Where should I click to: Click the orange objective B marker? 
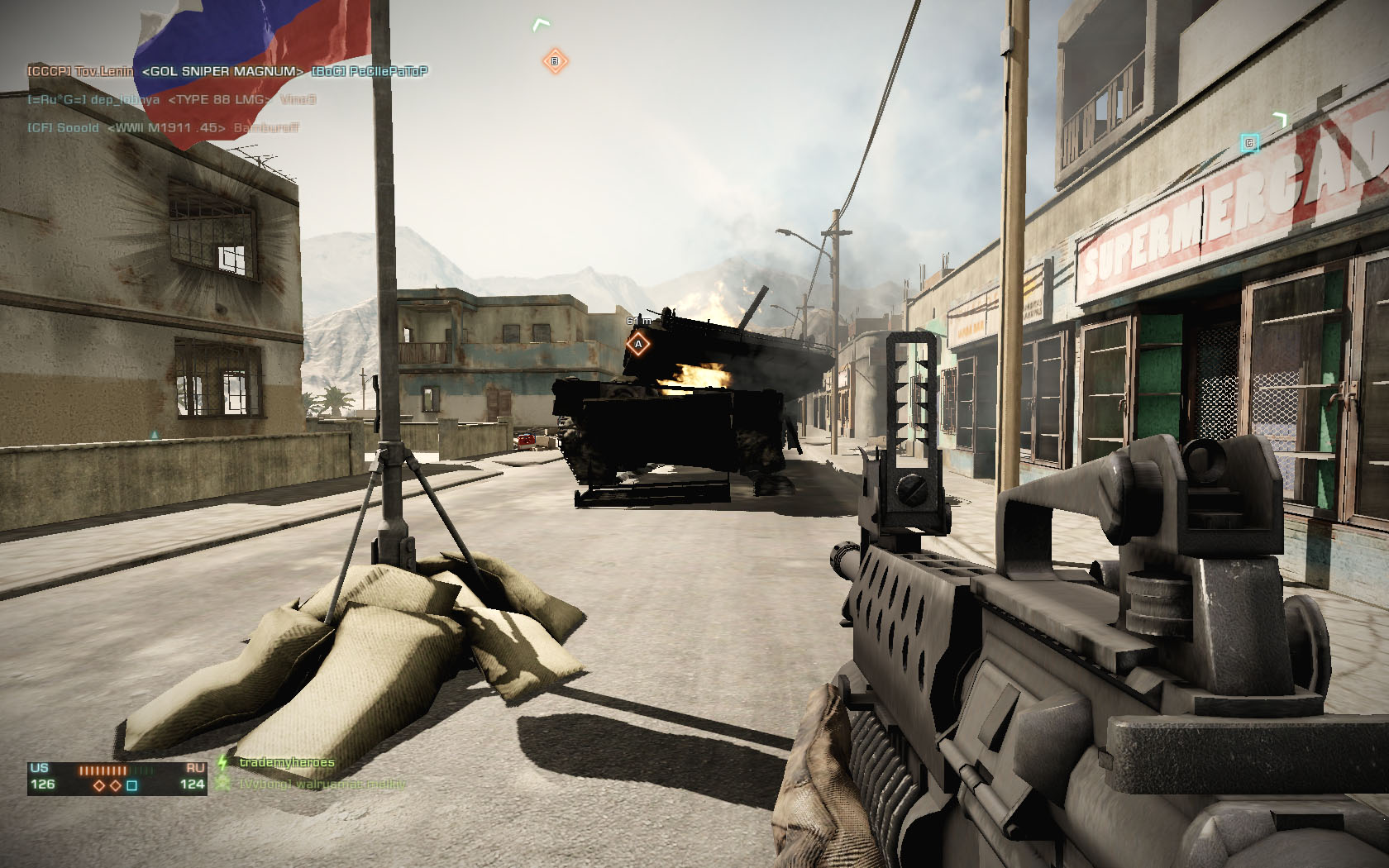(555, 61)
